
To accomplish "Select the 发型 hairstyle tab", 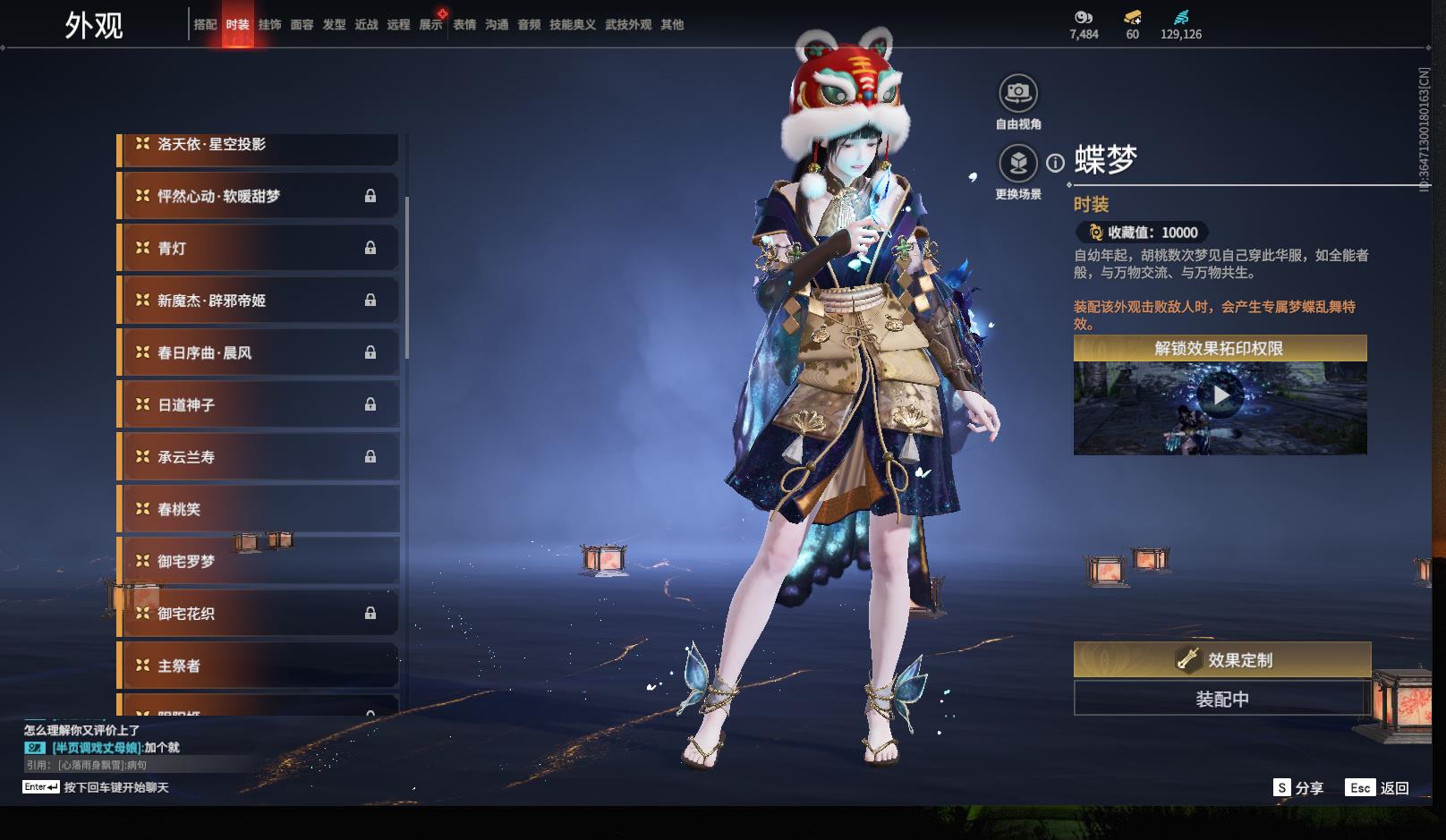I will pos(334,25).
